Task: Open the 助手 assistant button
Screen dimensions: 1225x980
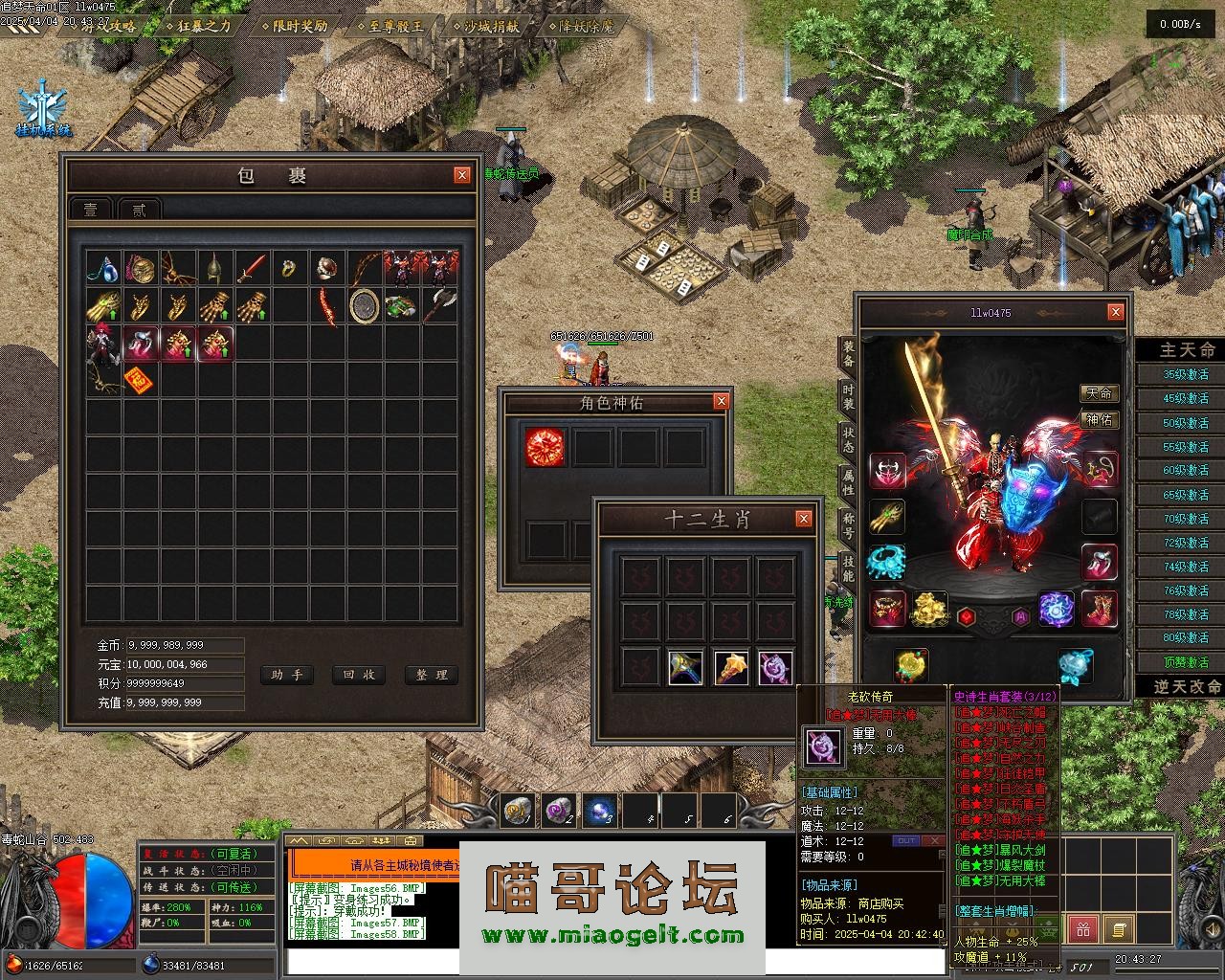Action: pyautogui.click(x=286, y=675)
